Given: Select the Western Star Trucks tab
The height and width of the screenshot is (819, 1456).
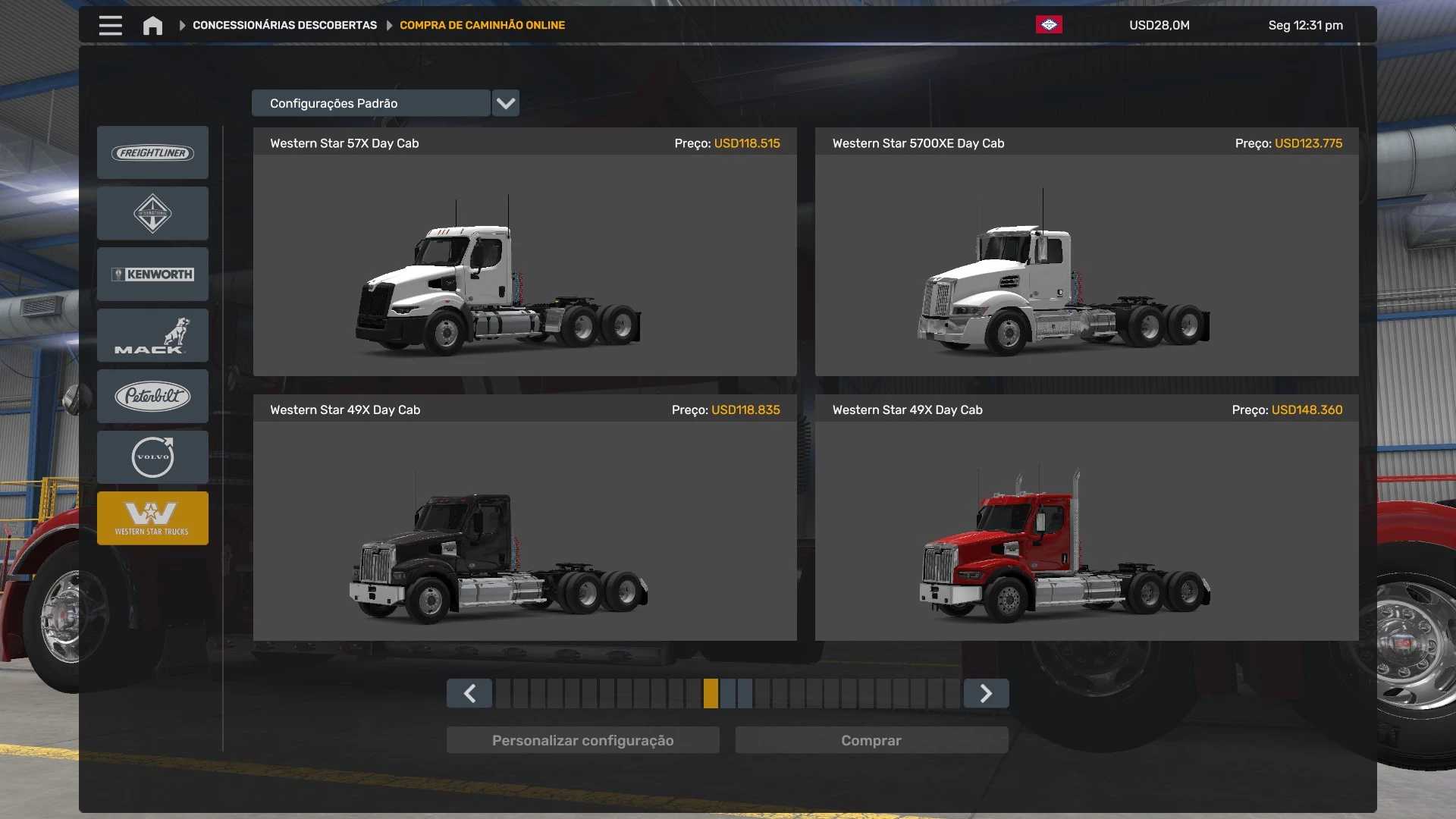Looking at the screenshot, I should (152, 519).
